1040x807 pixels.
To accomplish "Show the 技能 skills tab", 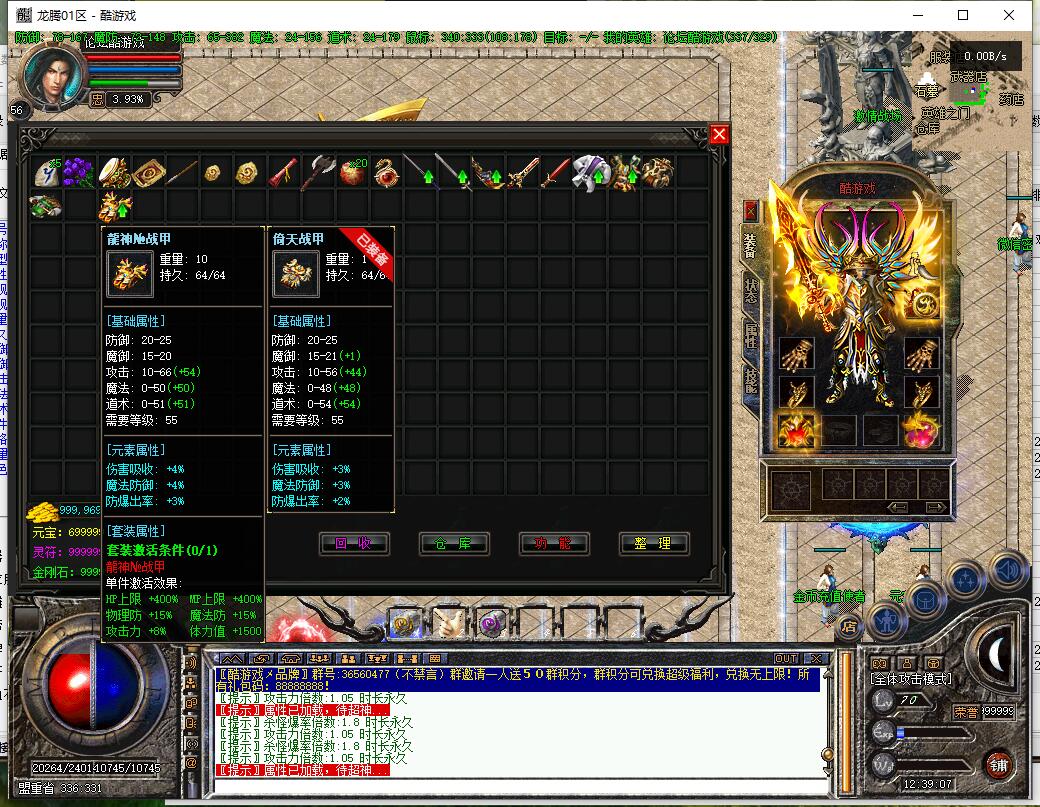I will [750, 380].
